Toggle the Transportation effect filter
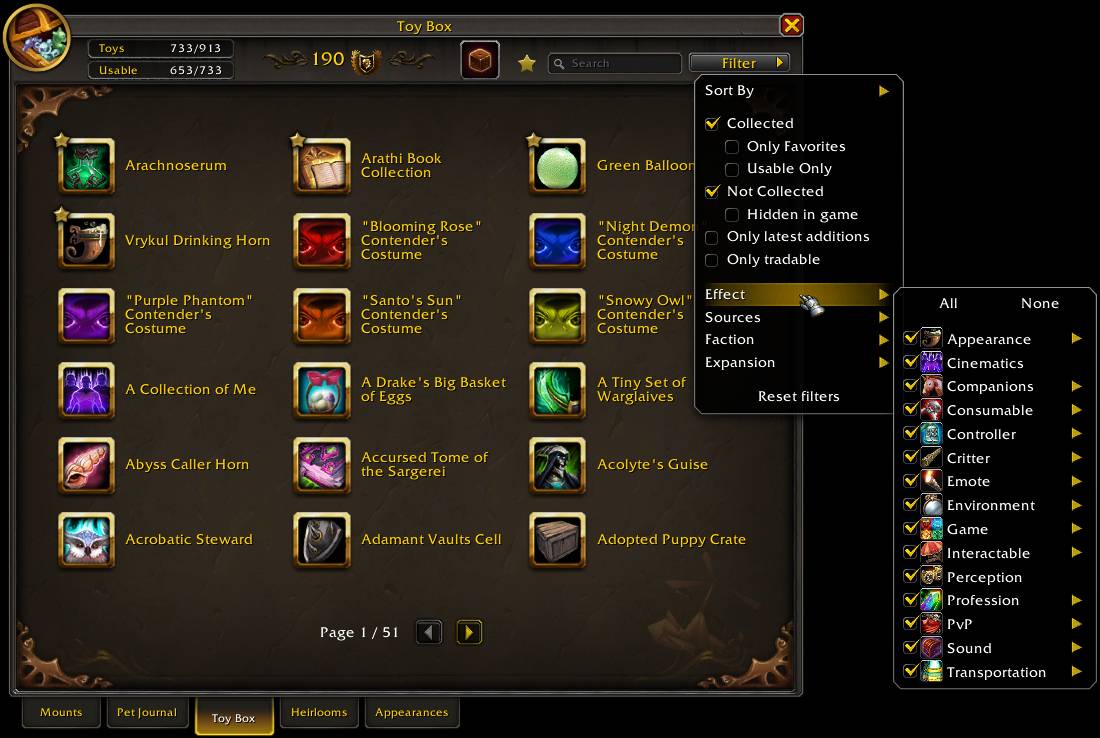This screenshot has width=1100, height=738. click(910, 672)
